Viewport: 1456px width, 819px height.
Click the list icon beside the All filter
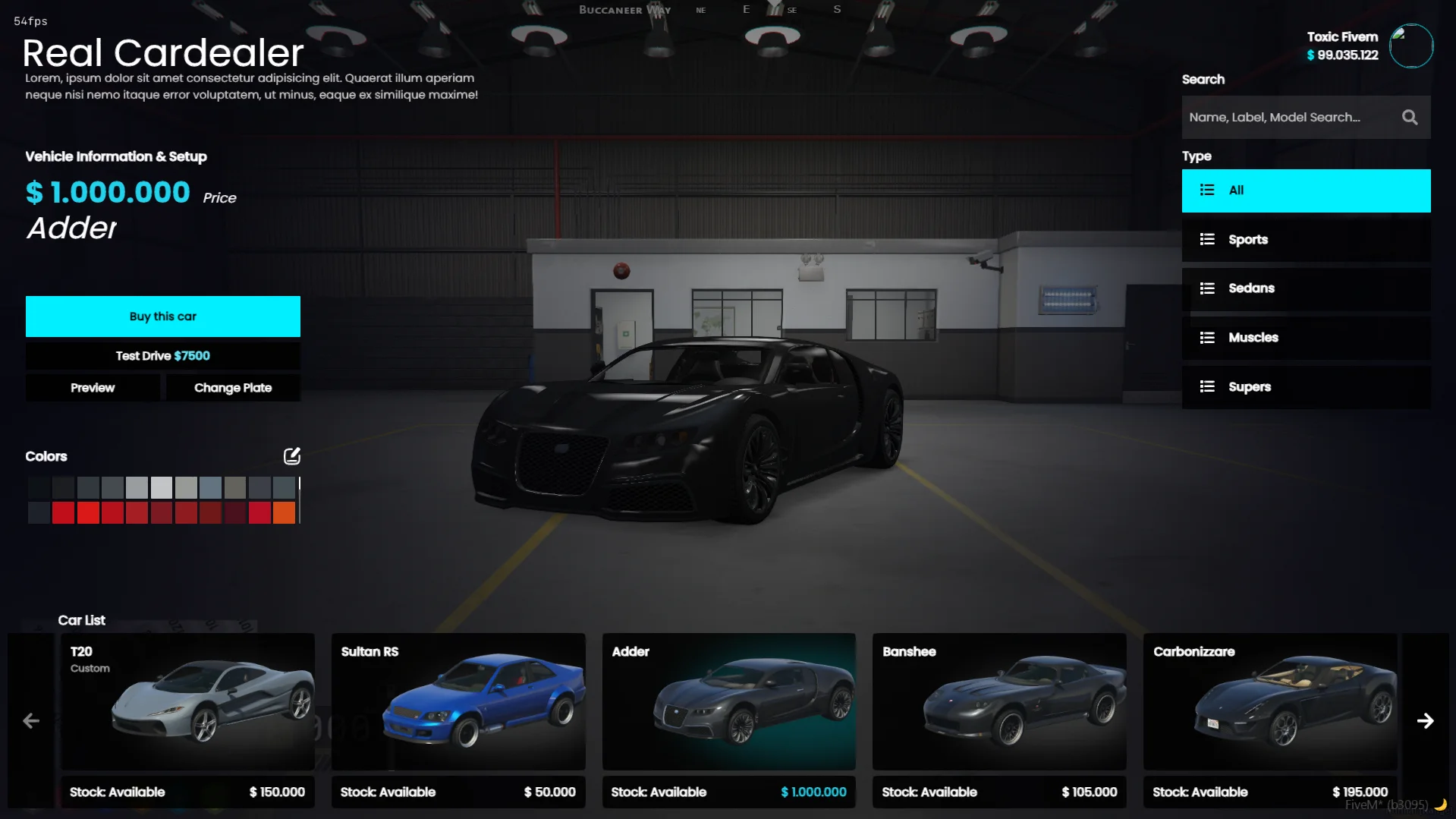tap(1208, 190)
